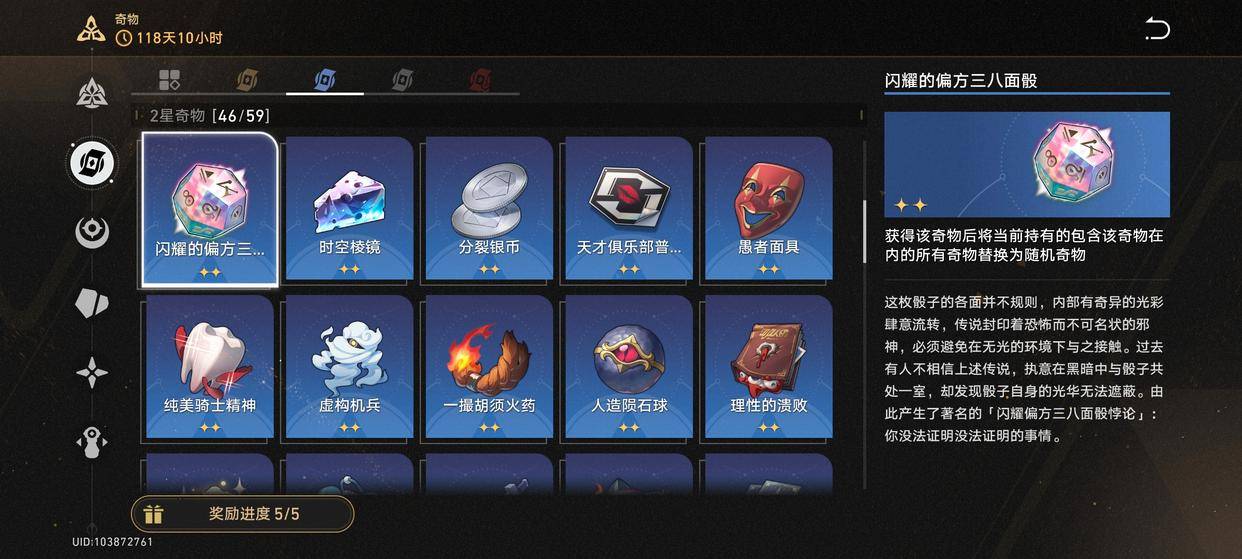Image resolution: width=1242 pixels, height=559 pixels.
Task: Open the 天才俱乐部普通八卦 curio tile
Action: click(629, 209)
